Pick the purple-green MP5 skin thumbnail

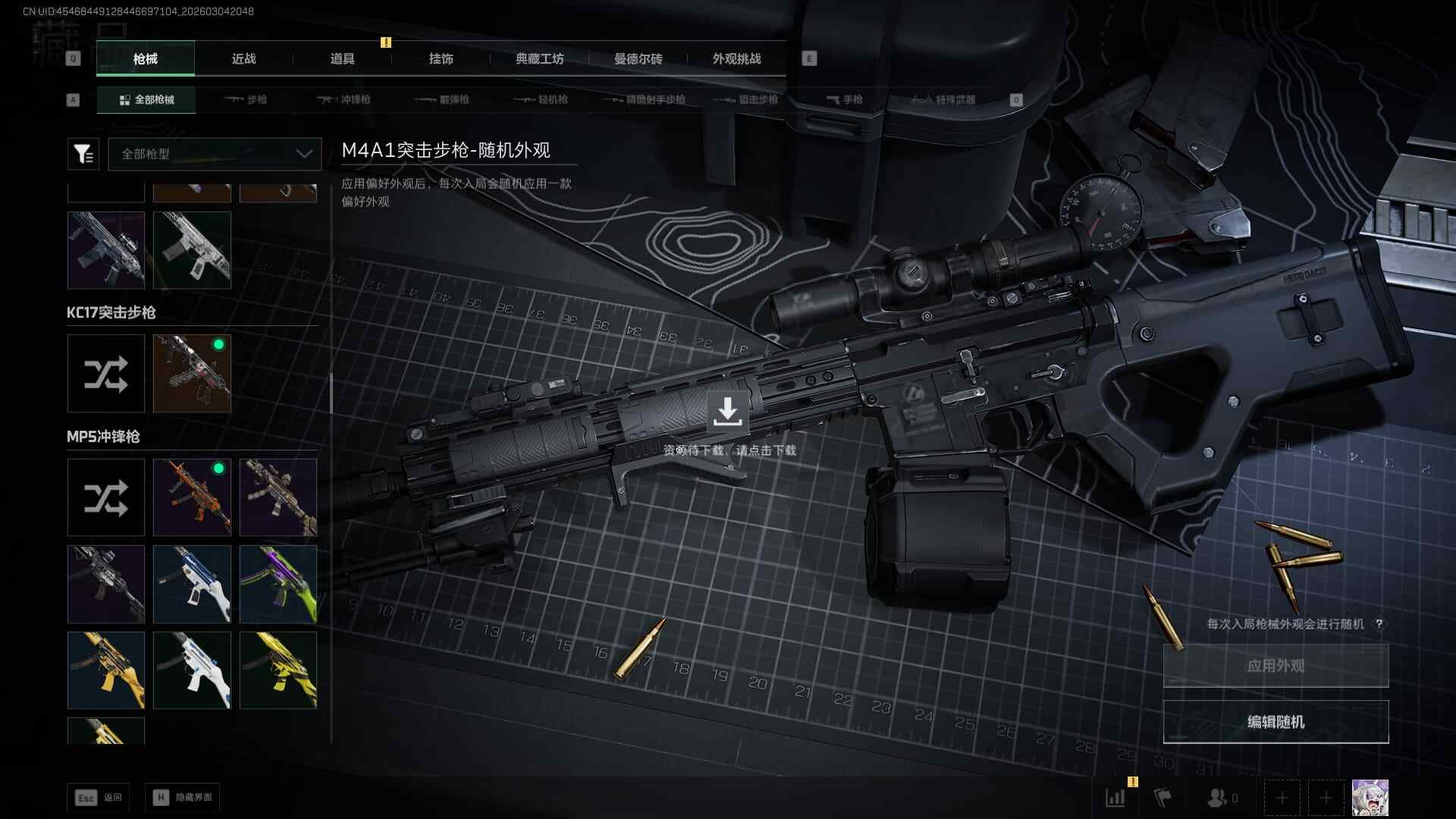coord(278,584)
